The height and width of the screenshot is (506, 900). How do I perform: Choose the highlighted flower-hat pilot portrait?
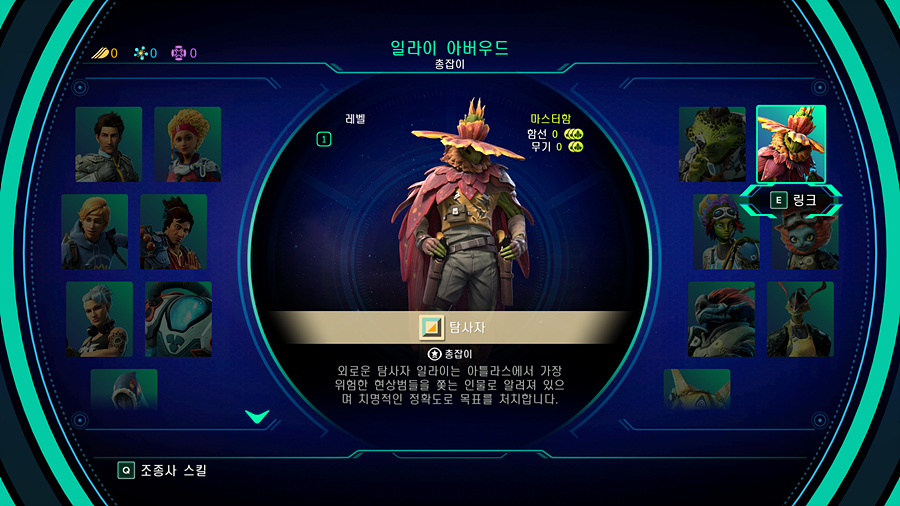(x=791, y=144)
